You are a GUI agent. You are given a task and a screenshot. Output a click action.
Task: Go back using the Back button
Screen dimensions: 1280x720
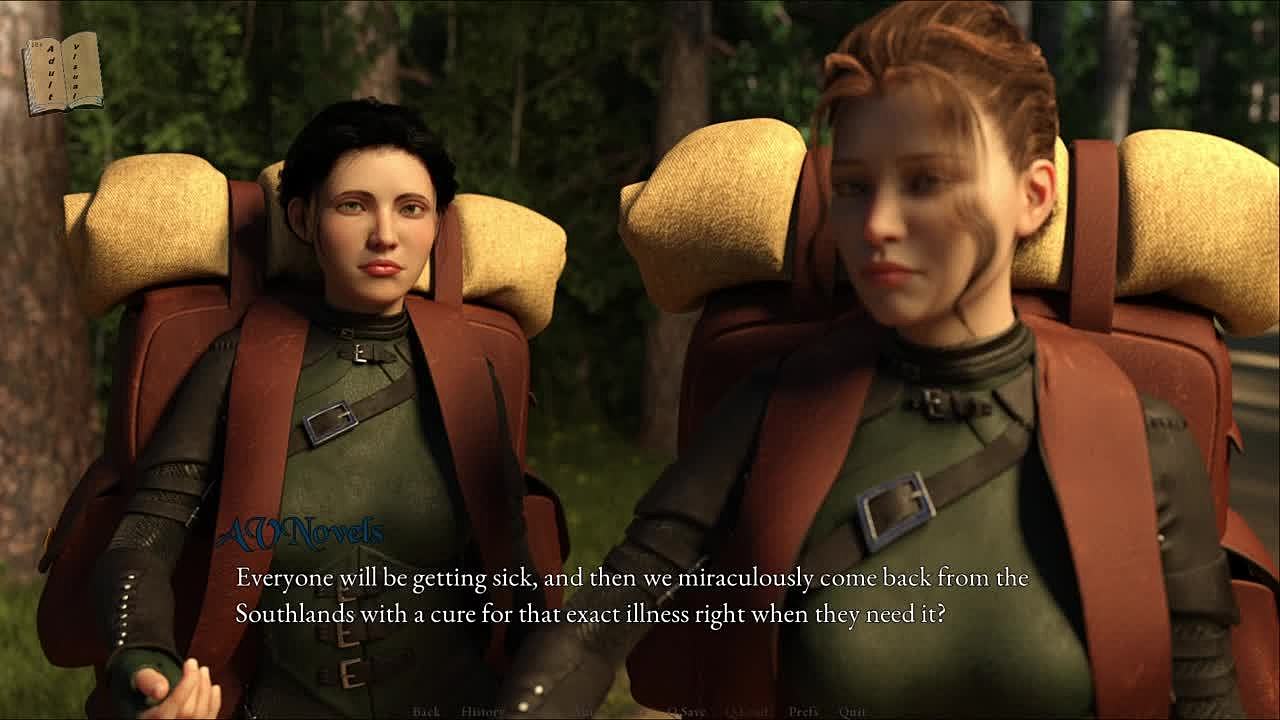pos(426,712)
